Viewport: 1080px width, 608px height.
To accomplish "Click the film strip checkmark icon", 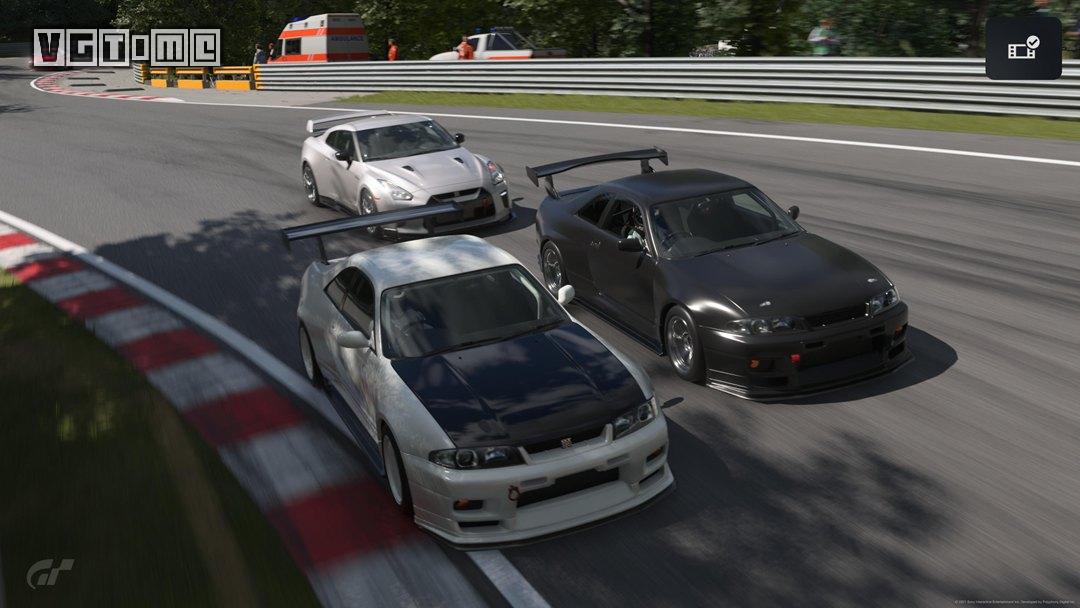I will tap(1023, 48).
